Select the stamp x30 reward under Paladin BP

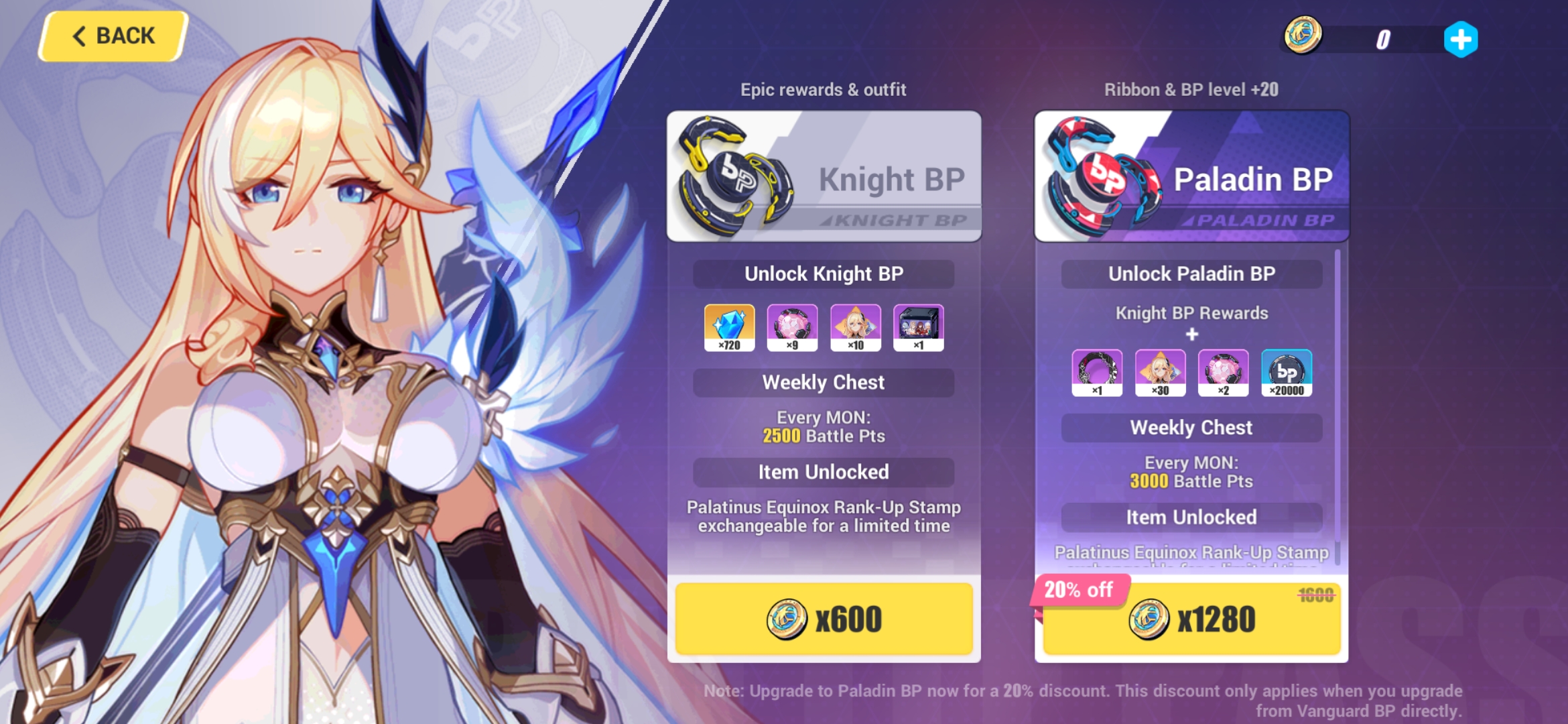tap(1161, 374)
